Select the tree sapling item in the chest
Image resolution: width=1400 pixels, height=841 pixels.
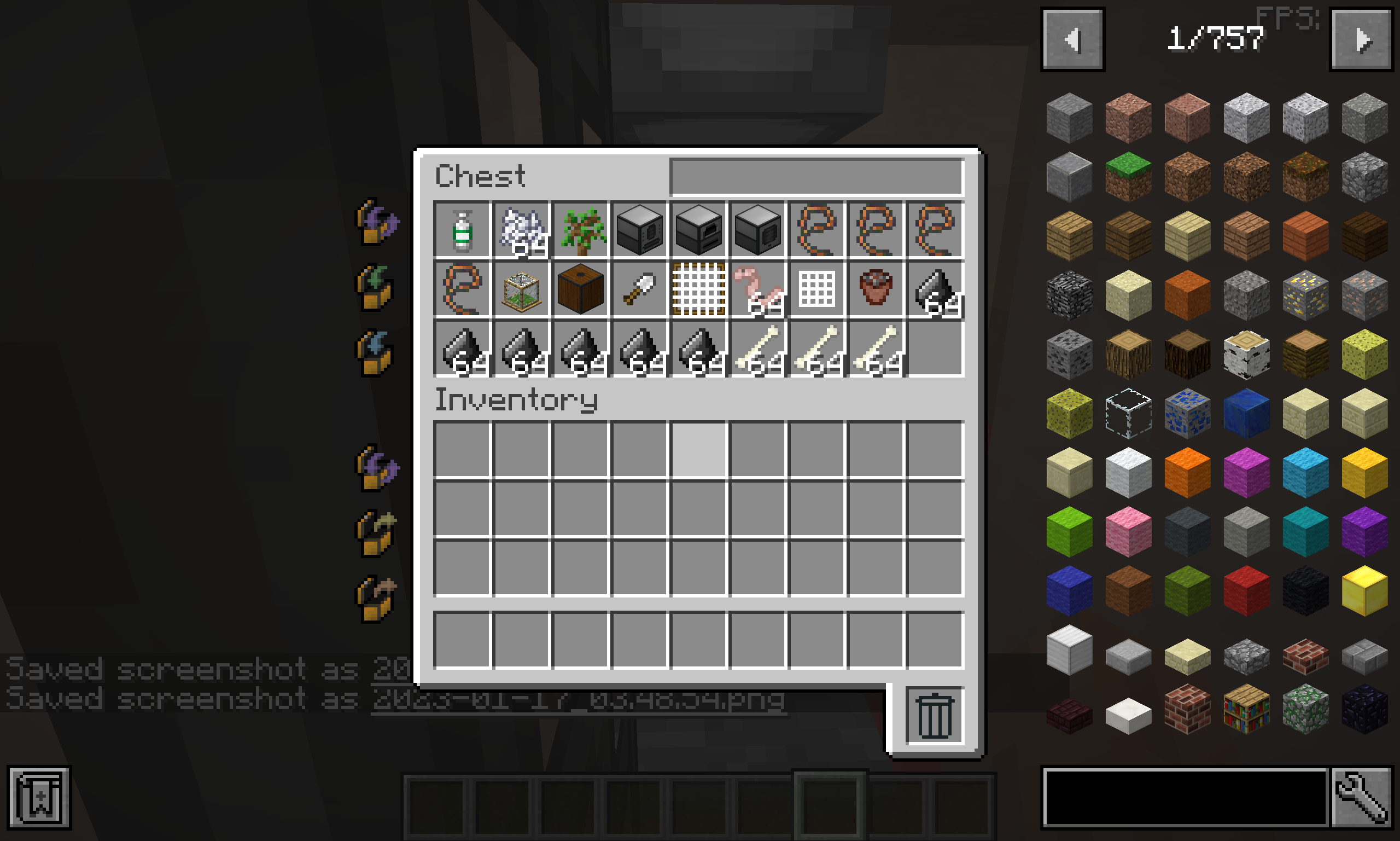coord(580,229)
